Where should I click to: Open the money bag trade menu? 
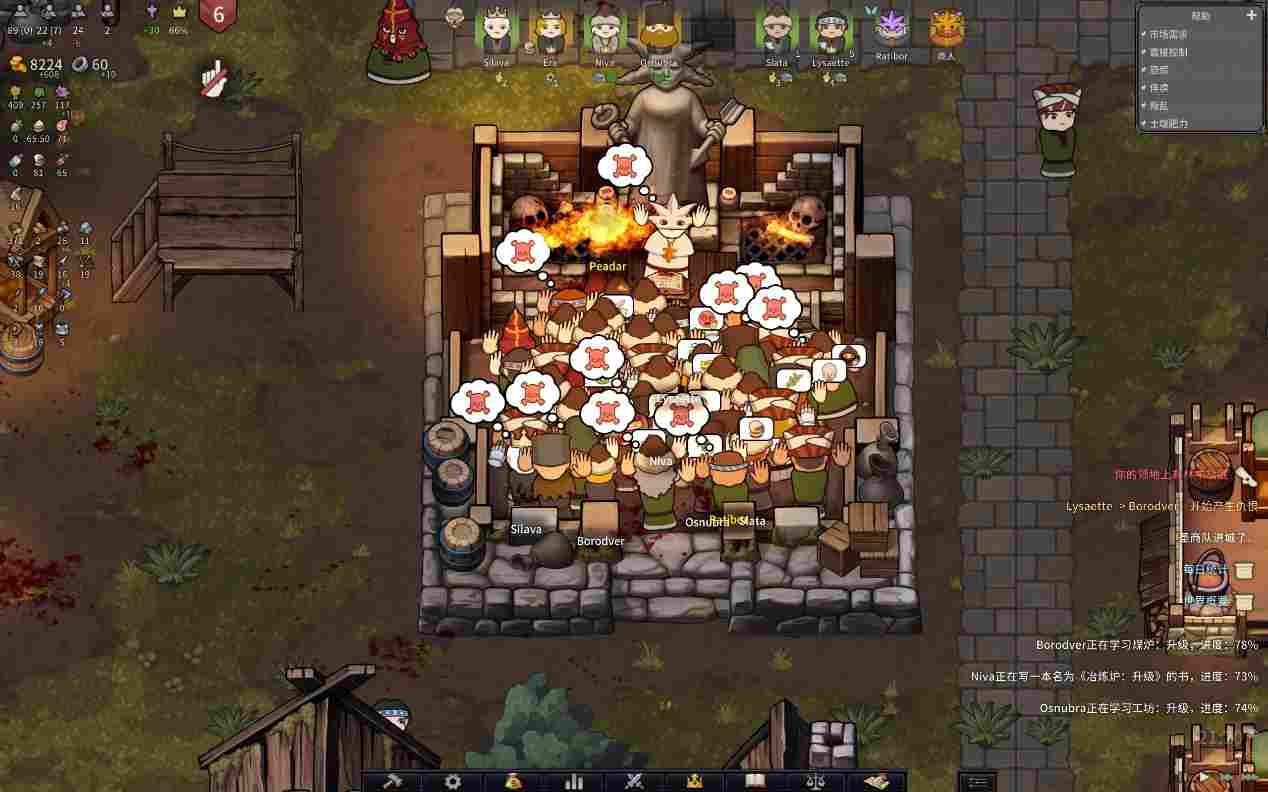(513, 781)
